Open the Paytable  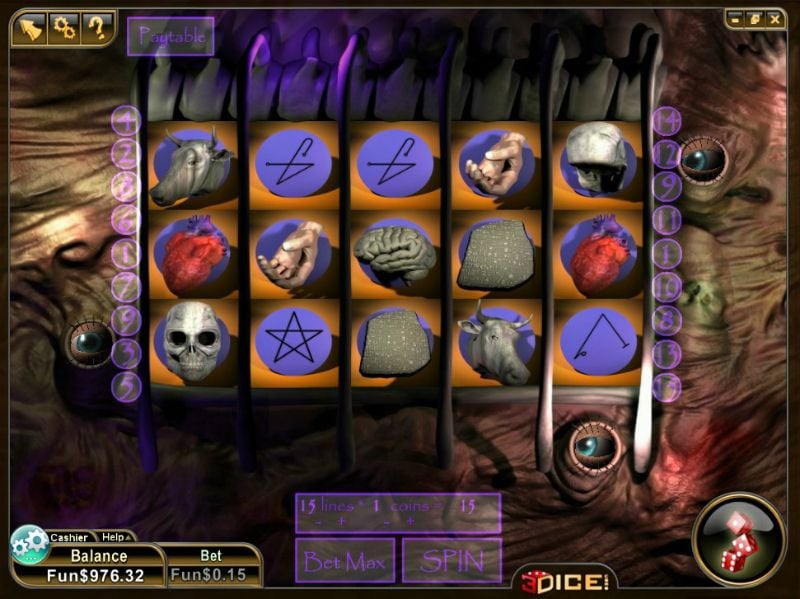pos(171,37)
